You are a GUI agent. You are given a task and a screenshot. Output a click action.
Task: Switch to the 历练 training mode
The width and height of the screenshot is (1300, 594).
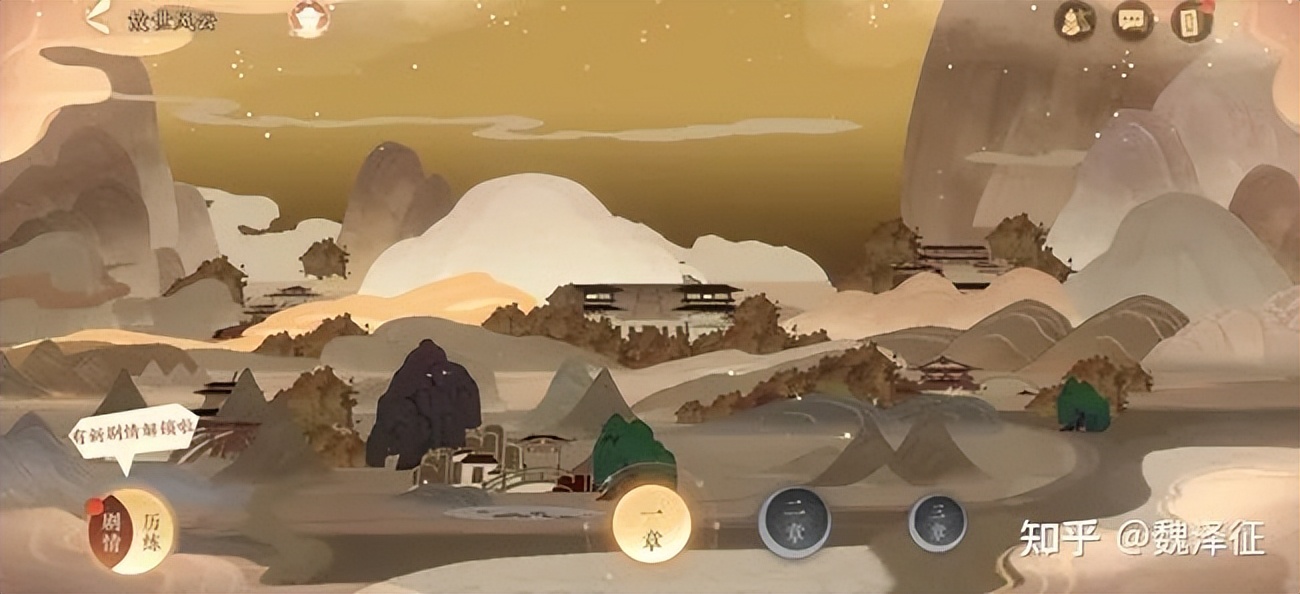click(151, 530)
